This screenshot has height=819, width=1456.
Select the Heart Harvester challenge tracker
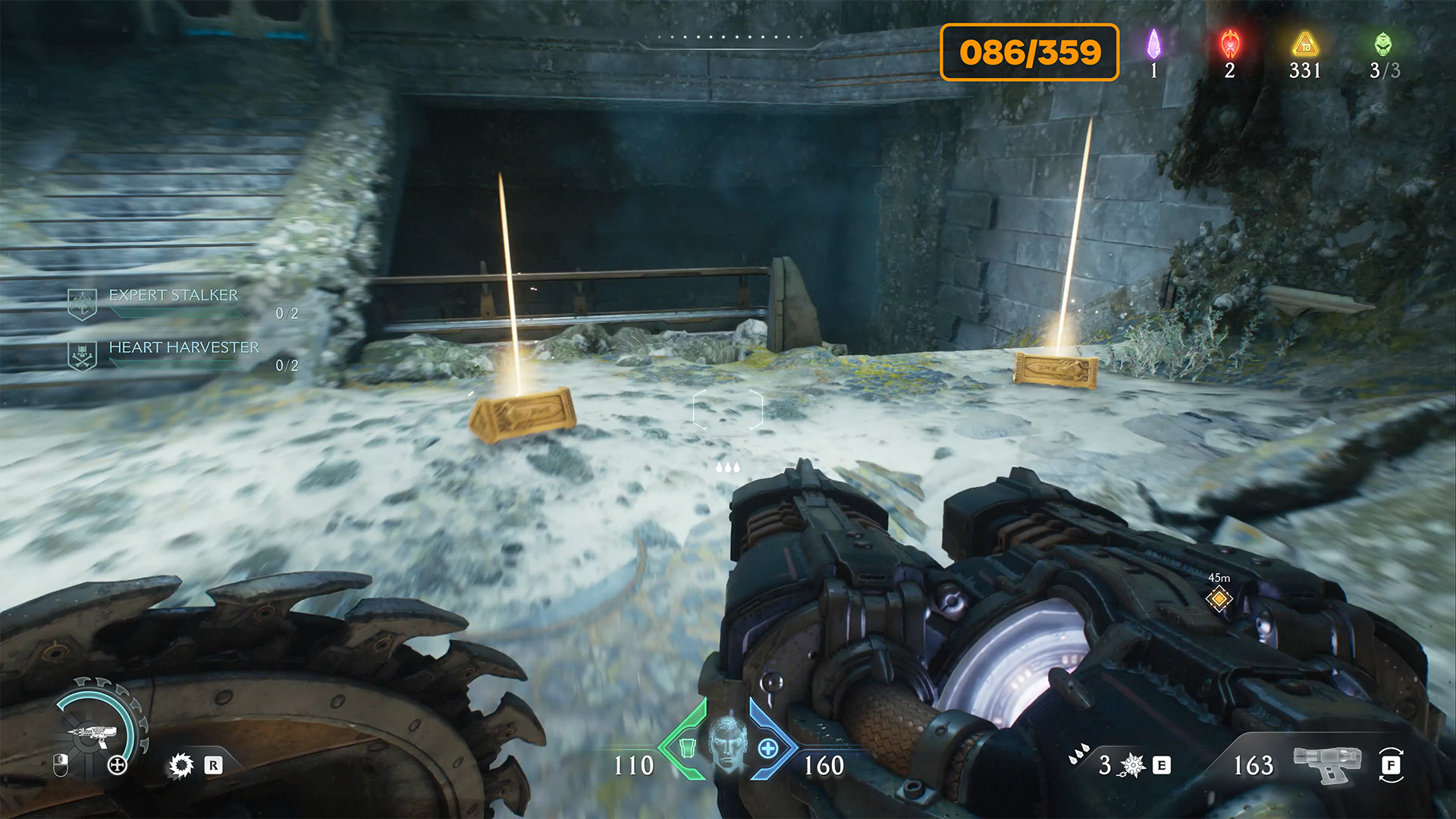click(184, 348)
